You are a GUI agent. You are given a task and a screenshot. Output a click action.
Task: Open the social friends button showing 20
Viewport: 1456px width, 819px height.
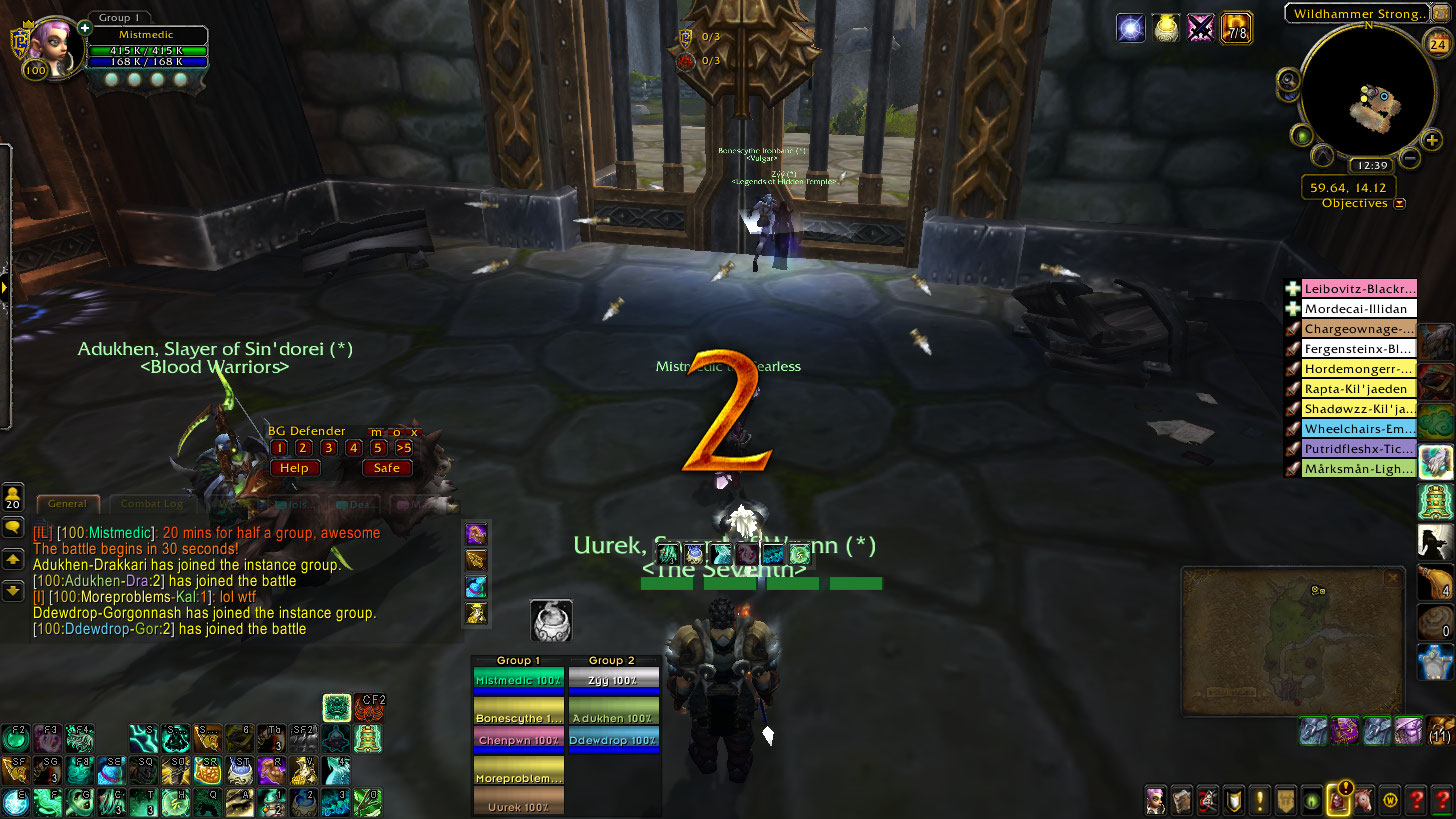coord(14,497)
